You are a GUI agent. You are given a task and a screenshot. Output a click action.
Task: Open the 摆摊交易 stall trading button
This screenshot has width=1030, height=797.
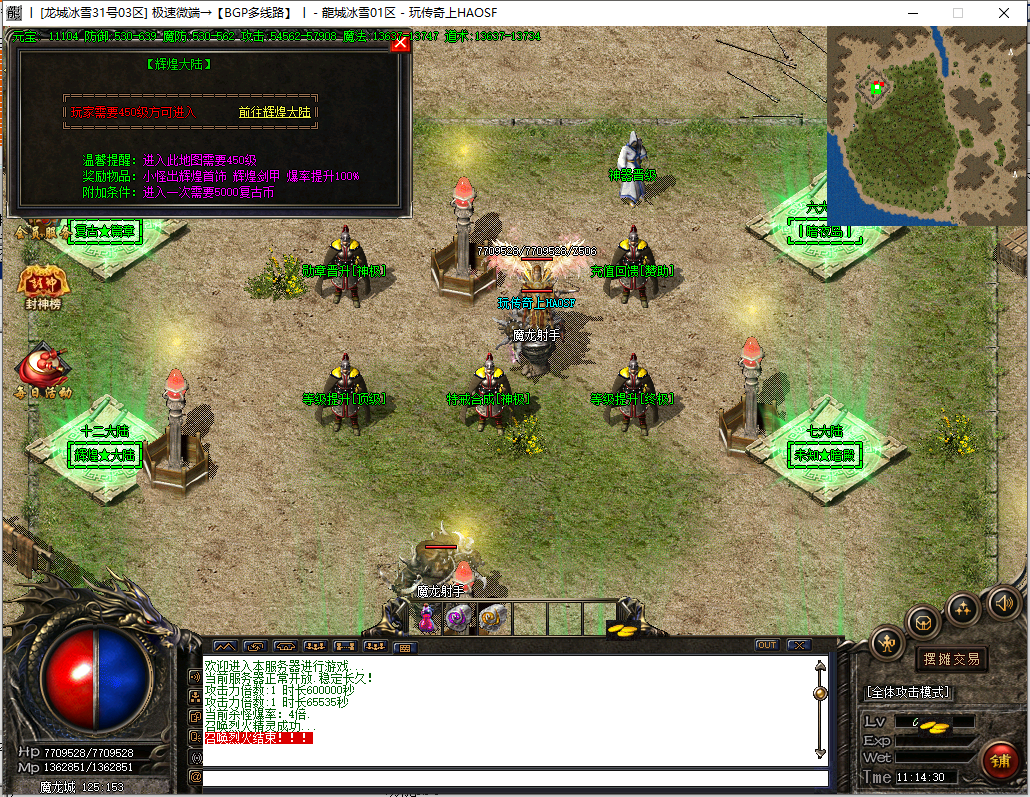coord(950,659)
